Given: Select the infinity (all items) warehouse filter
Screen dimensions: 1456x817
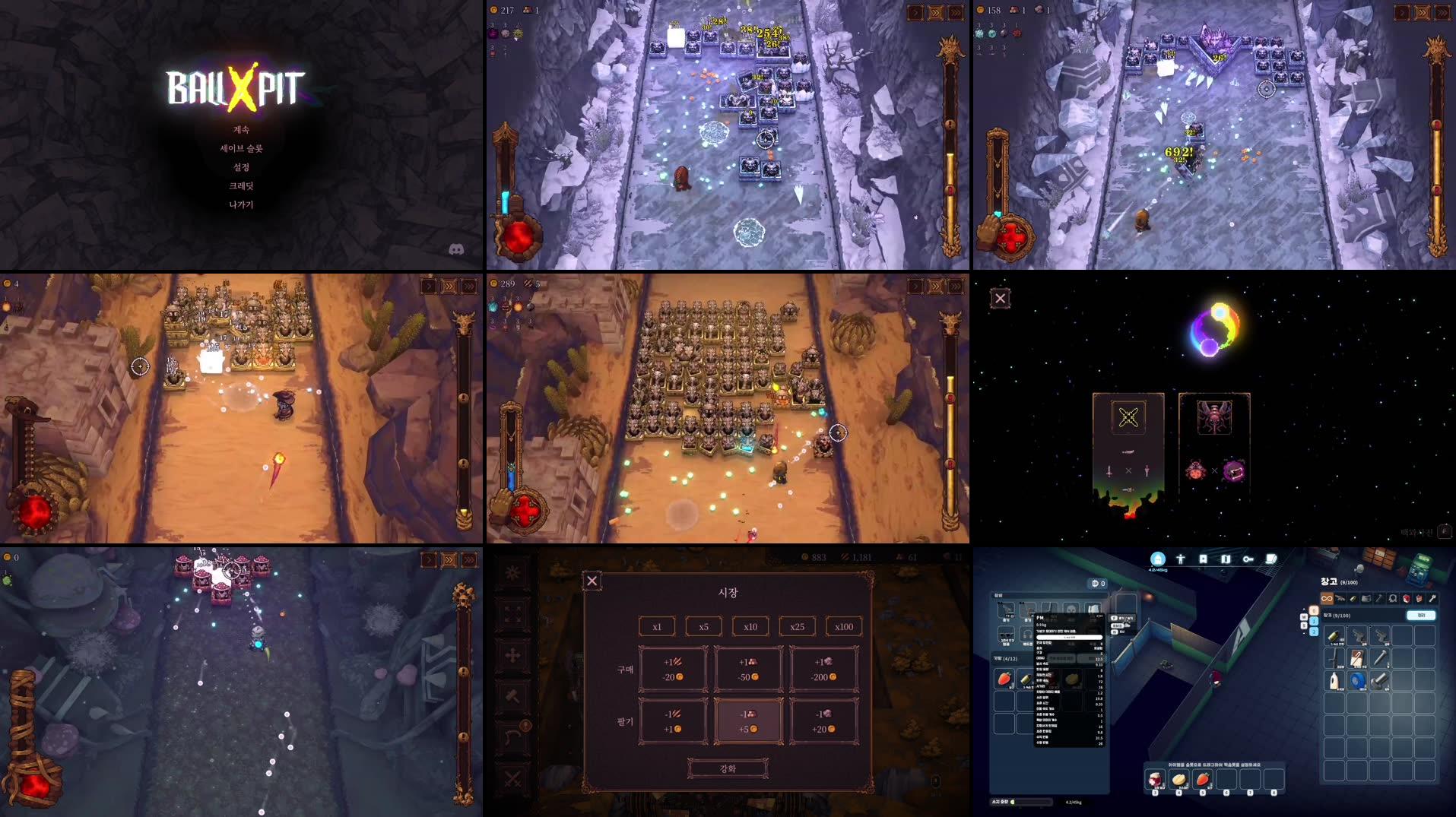Looking at the screenshot, I should 1327,599.
